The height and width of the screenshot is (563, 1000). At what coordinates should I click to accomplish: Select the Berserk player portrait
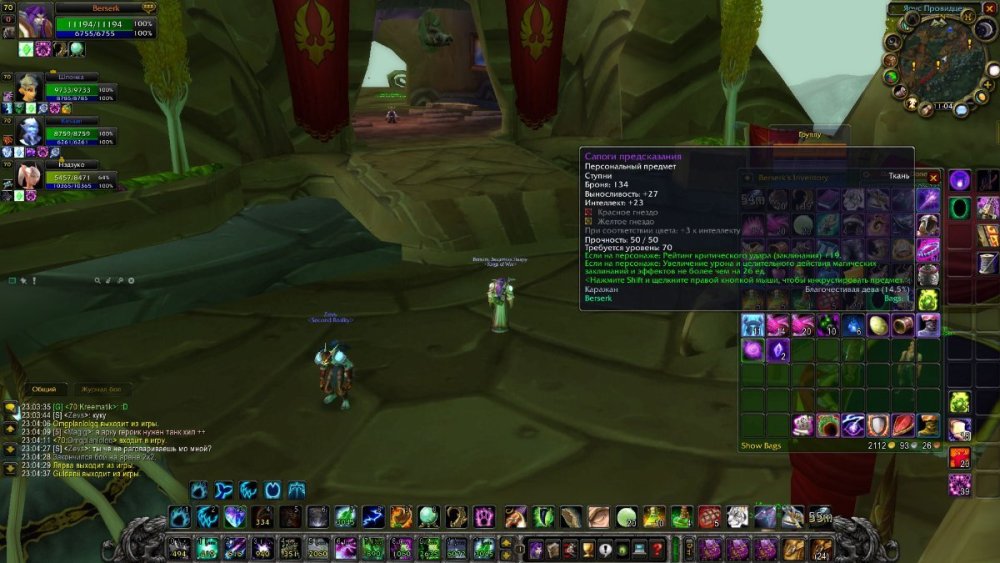pyautogui.click(x=35, y=22)
